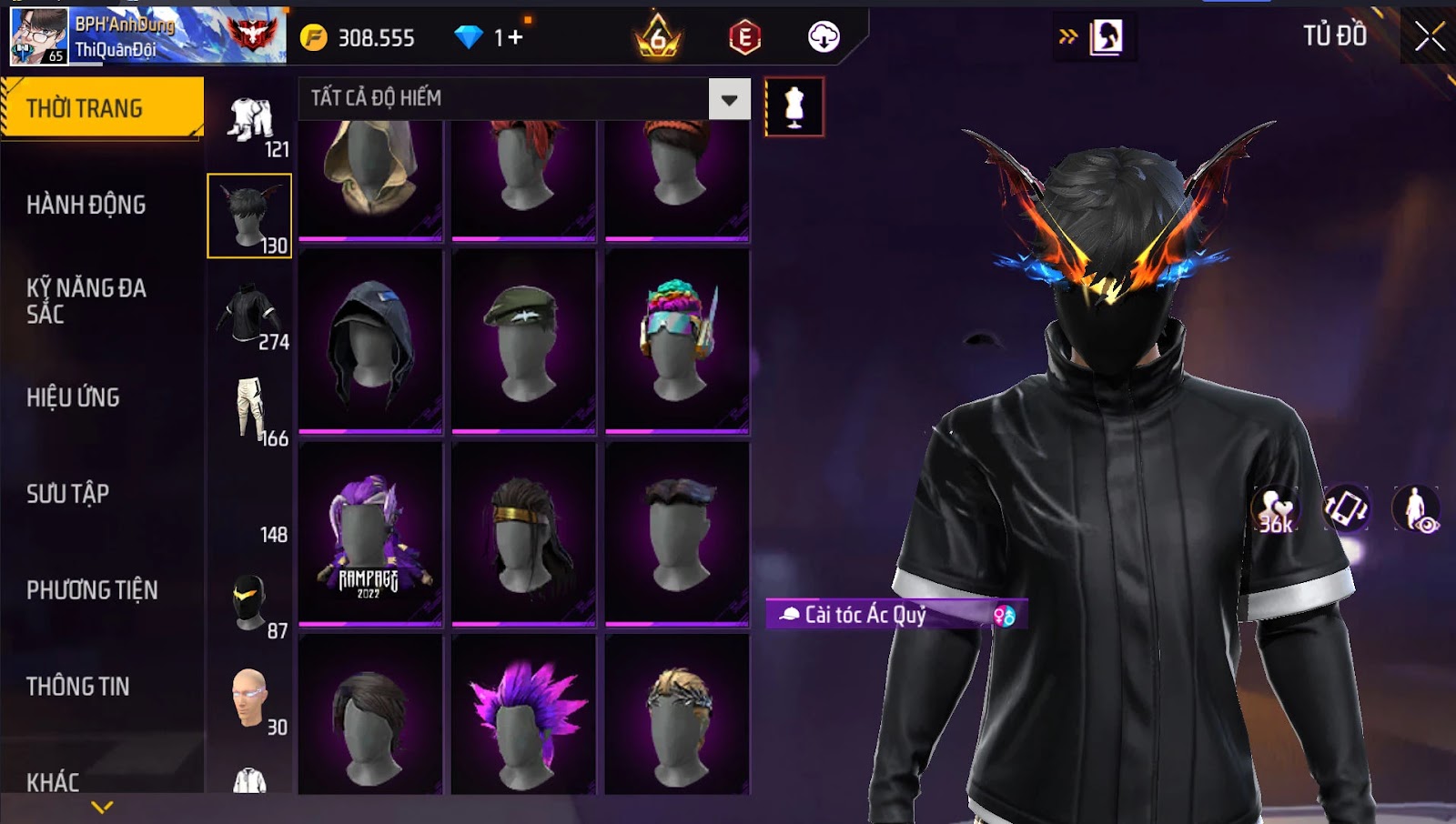Screen dimensions: 1456x824
Task: Show the THÔNG TIN tab
Action: 78,687
